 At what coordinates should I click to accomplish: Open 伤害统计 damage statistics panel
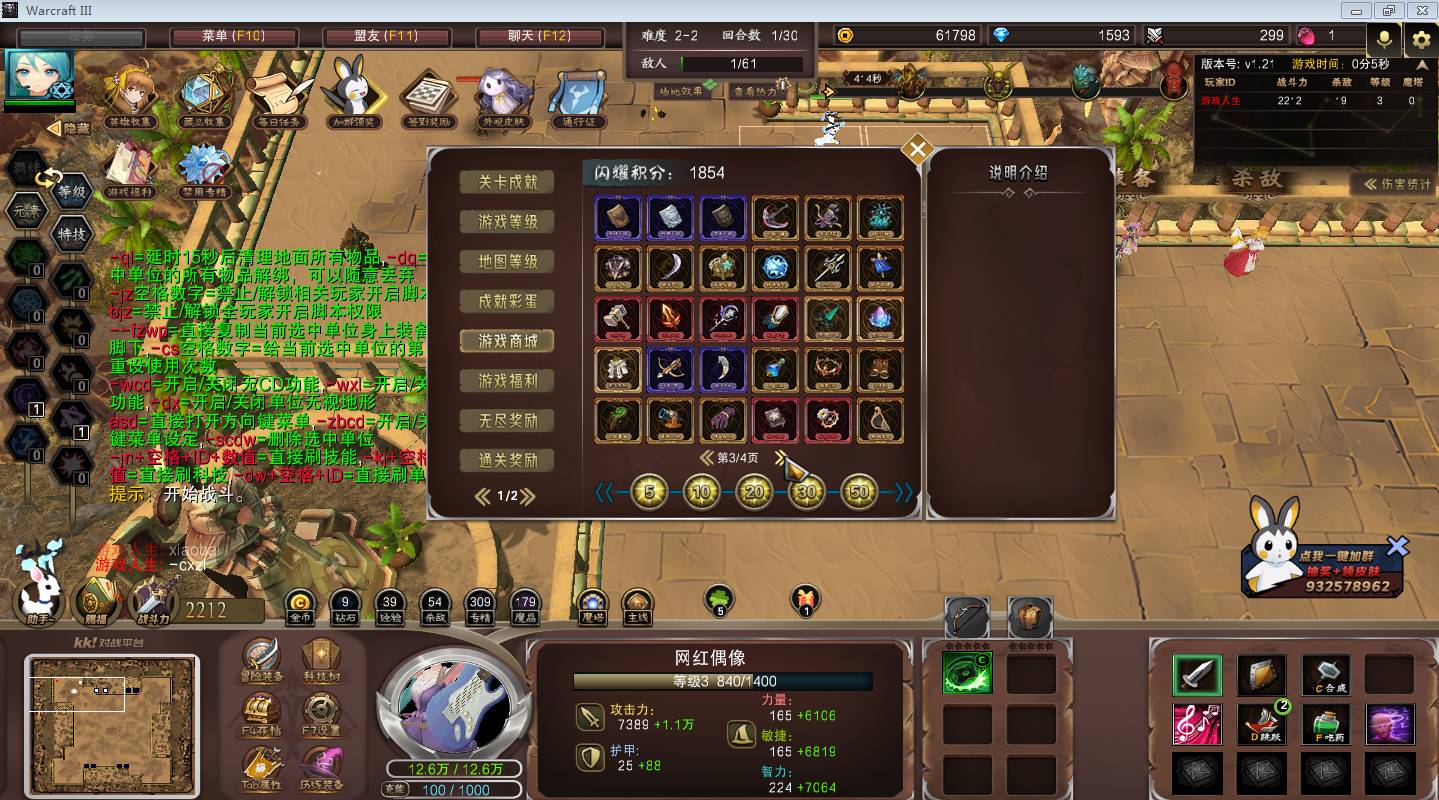pyautogui.click(x=1396, y=184)
